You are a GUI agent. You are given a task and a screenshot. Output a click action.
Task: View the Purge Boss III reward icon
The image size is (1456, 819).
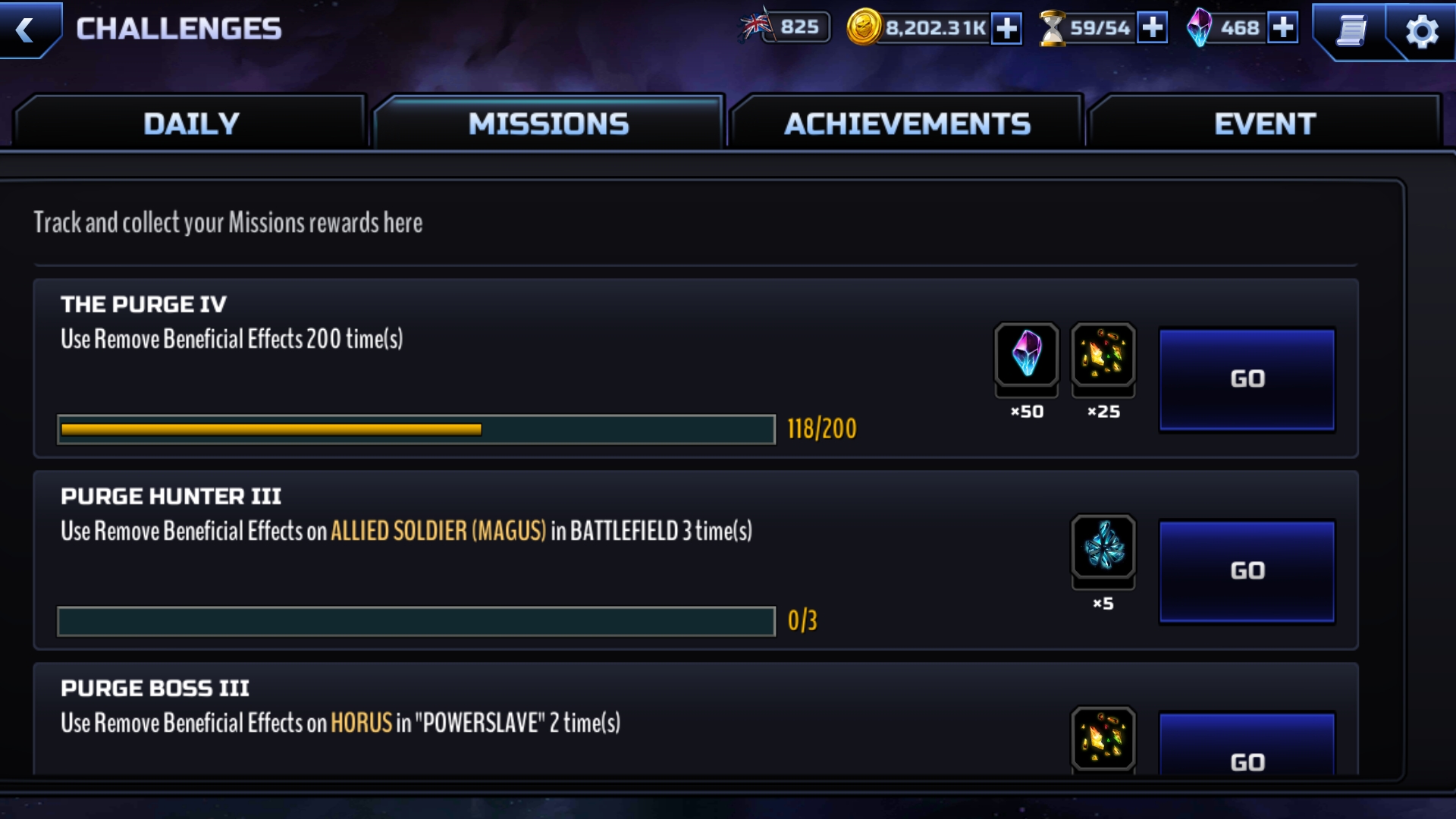(1103, 739)
